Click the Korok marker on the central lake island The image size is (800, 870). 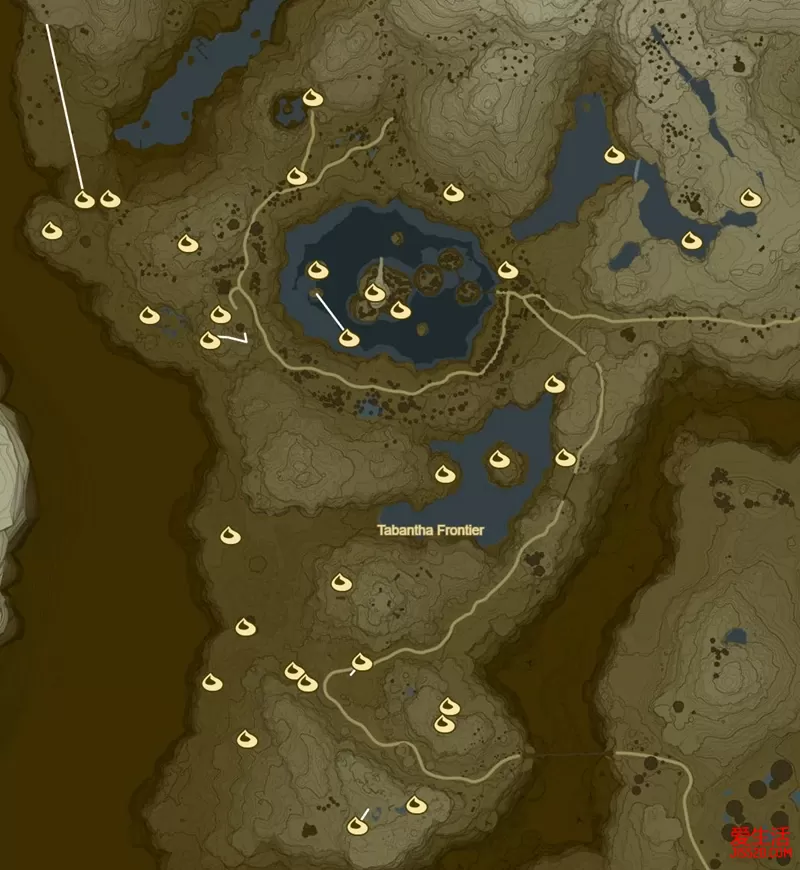coord(375,292)
